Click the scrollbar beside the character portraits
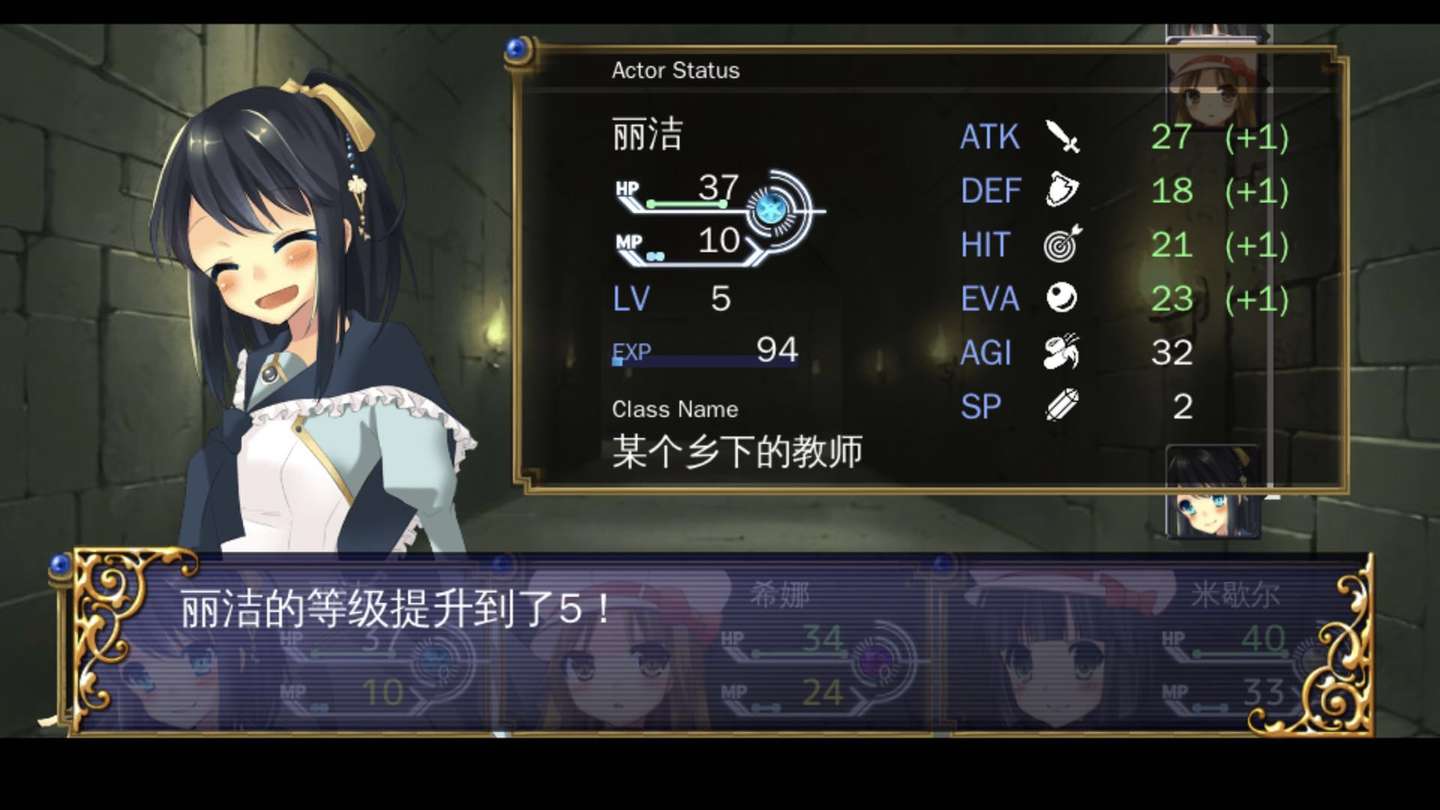Image resolution: width=1440 pixels, height=810 pixels. coord(1268,250)
